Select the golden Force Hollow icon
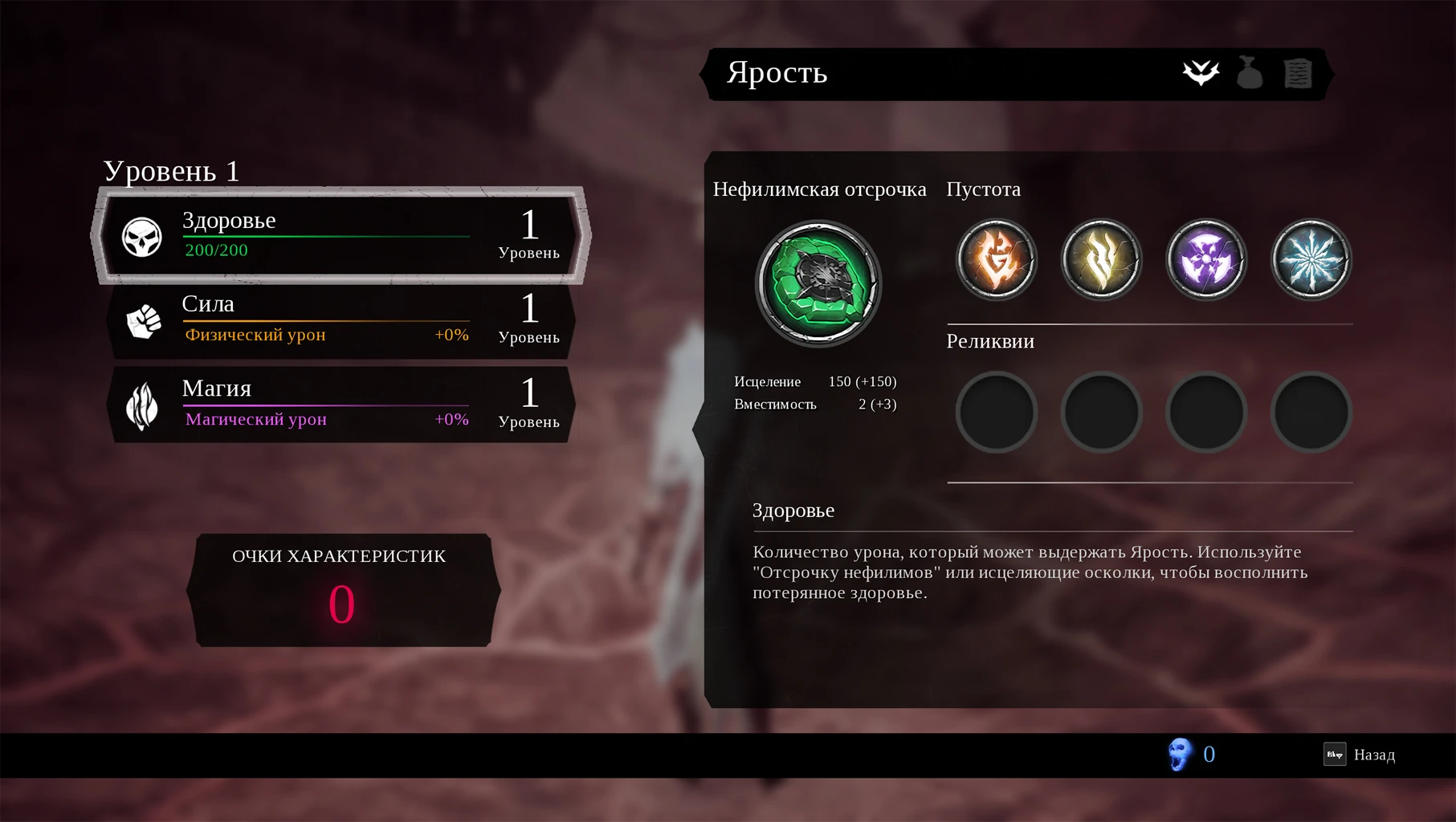Image resolution: width=1456 pixels, height=822 pixels. [1101, 258]
